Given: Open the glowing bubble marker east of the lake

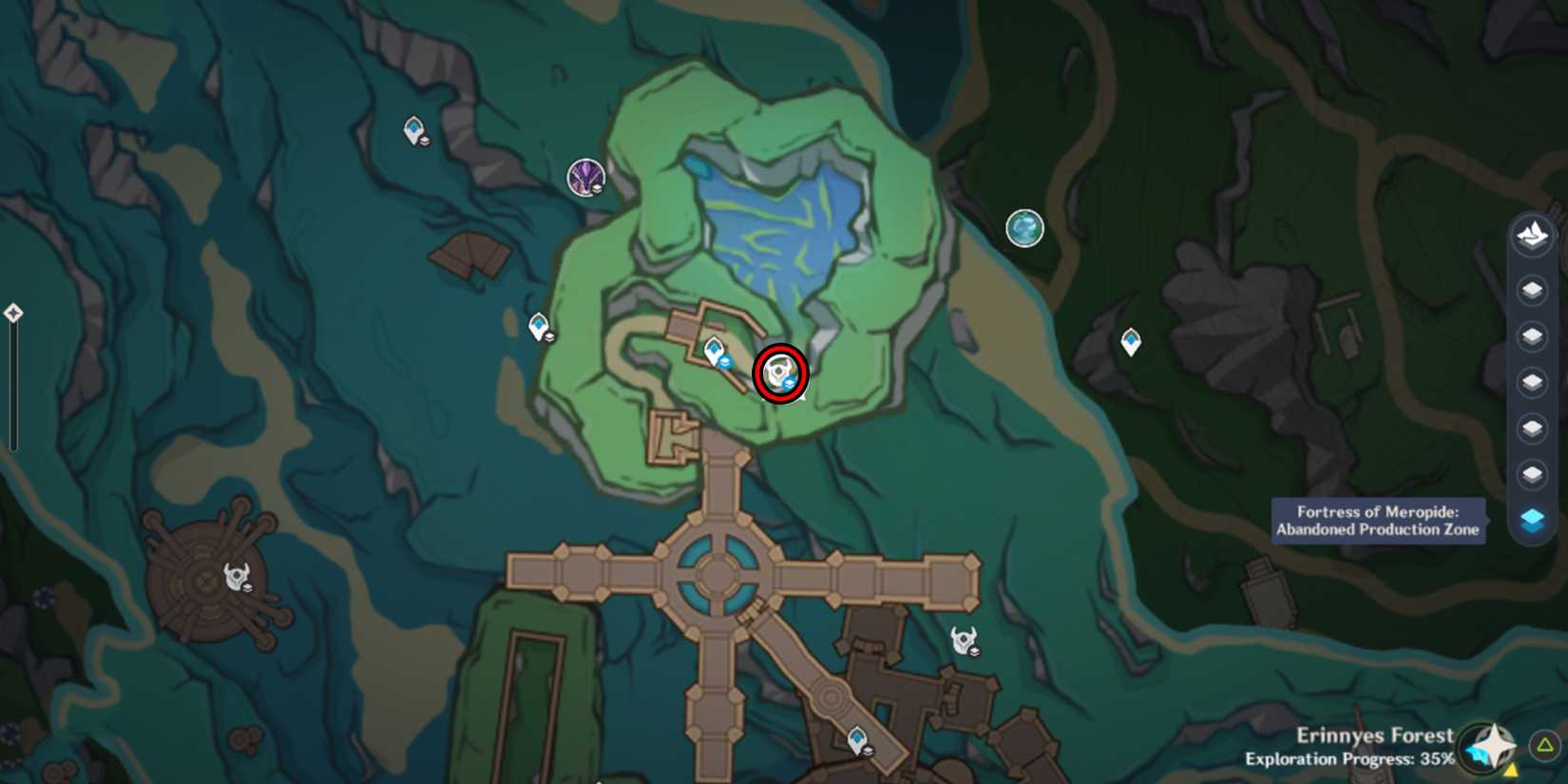Looking at the screenshot, I should click(1025, 228).
